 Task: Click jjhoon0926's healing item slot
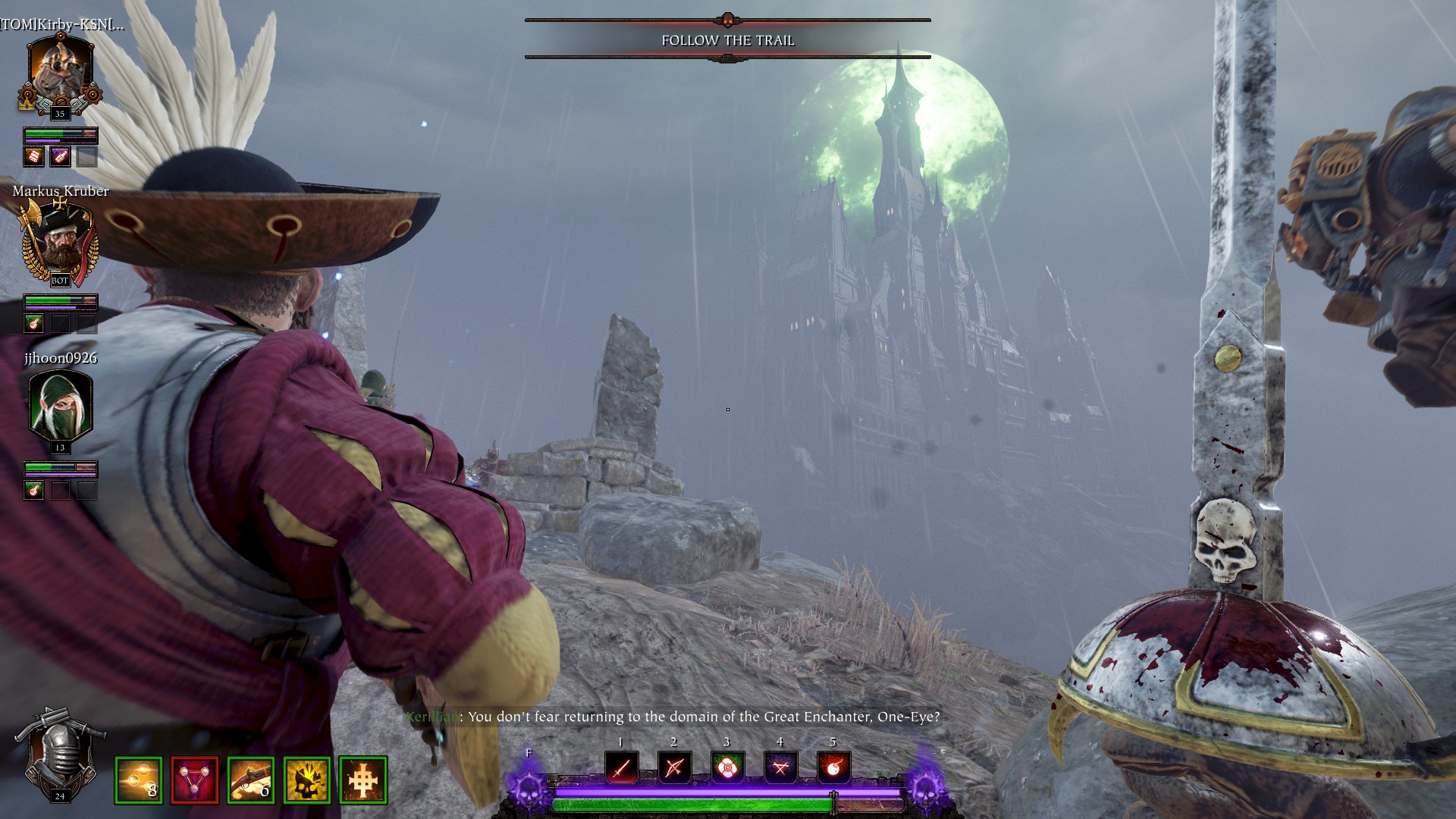pos(33,491)
